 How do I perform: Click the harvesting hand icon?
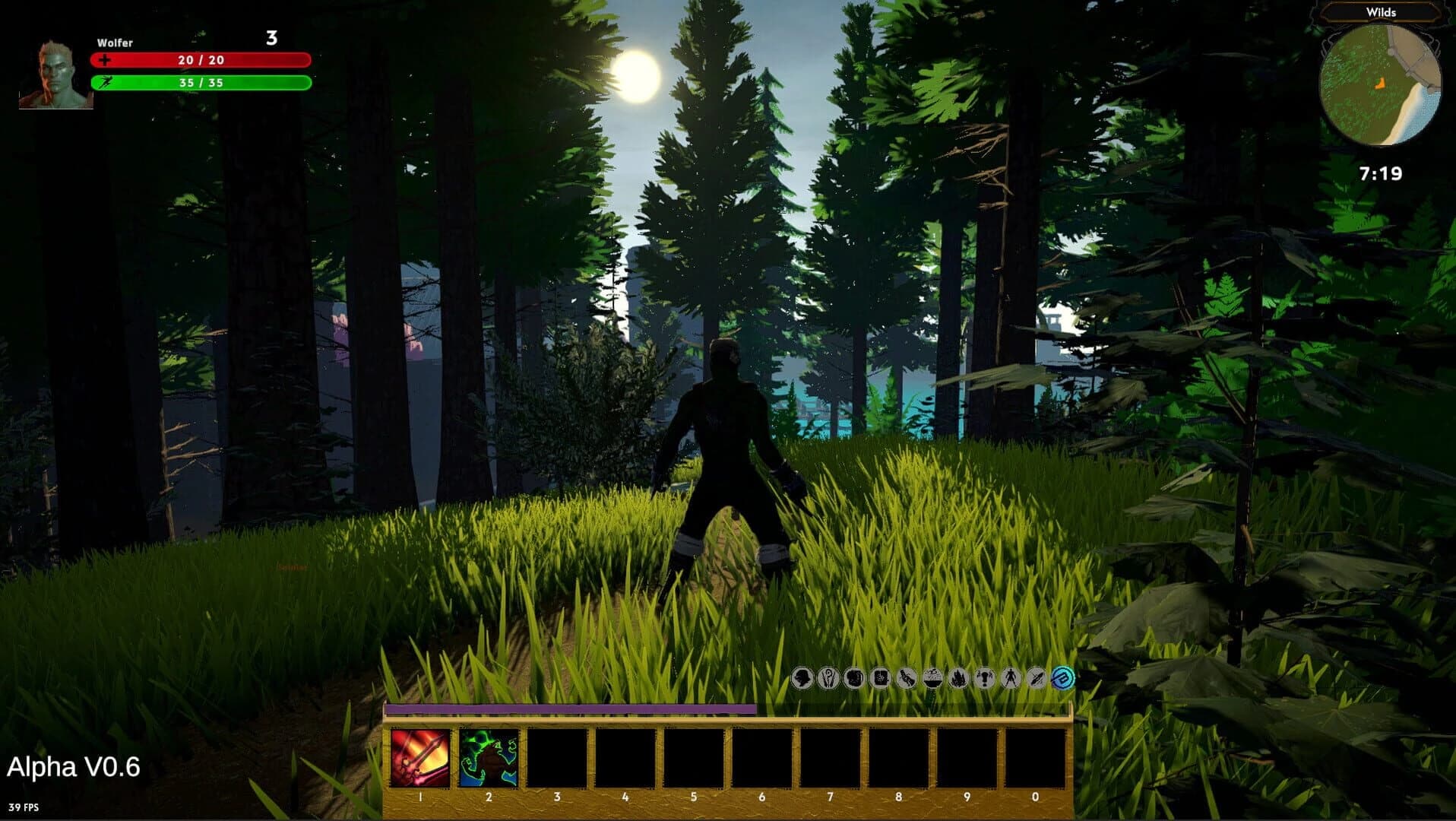pos(906,679)
